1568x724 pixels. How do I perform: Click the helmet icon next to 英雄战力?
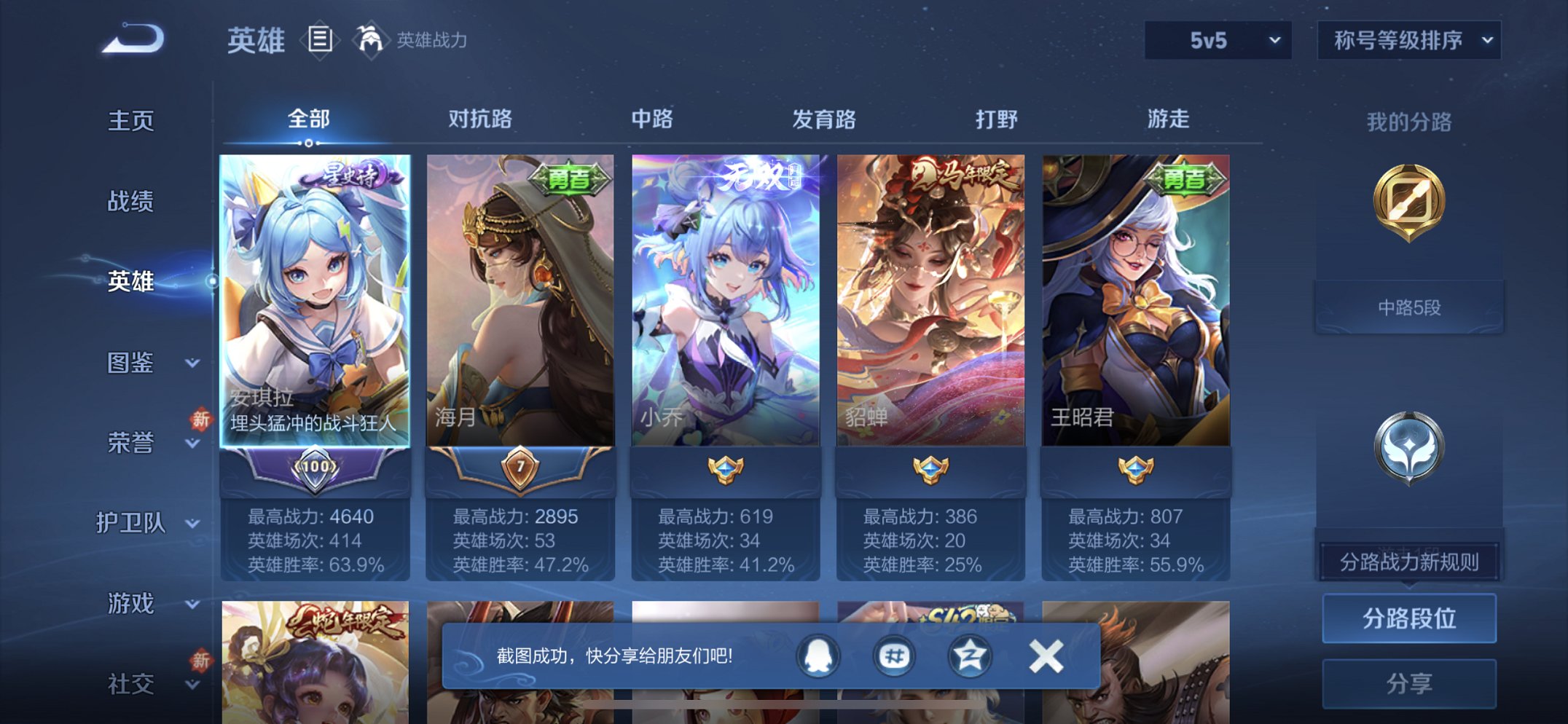tap(372, 40)
